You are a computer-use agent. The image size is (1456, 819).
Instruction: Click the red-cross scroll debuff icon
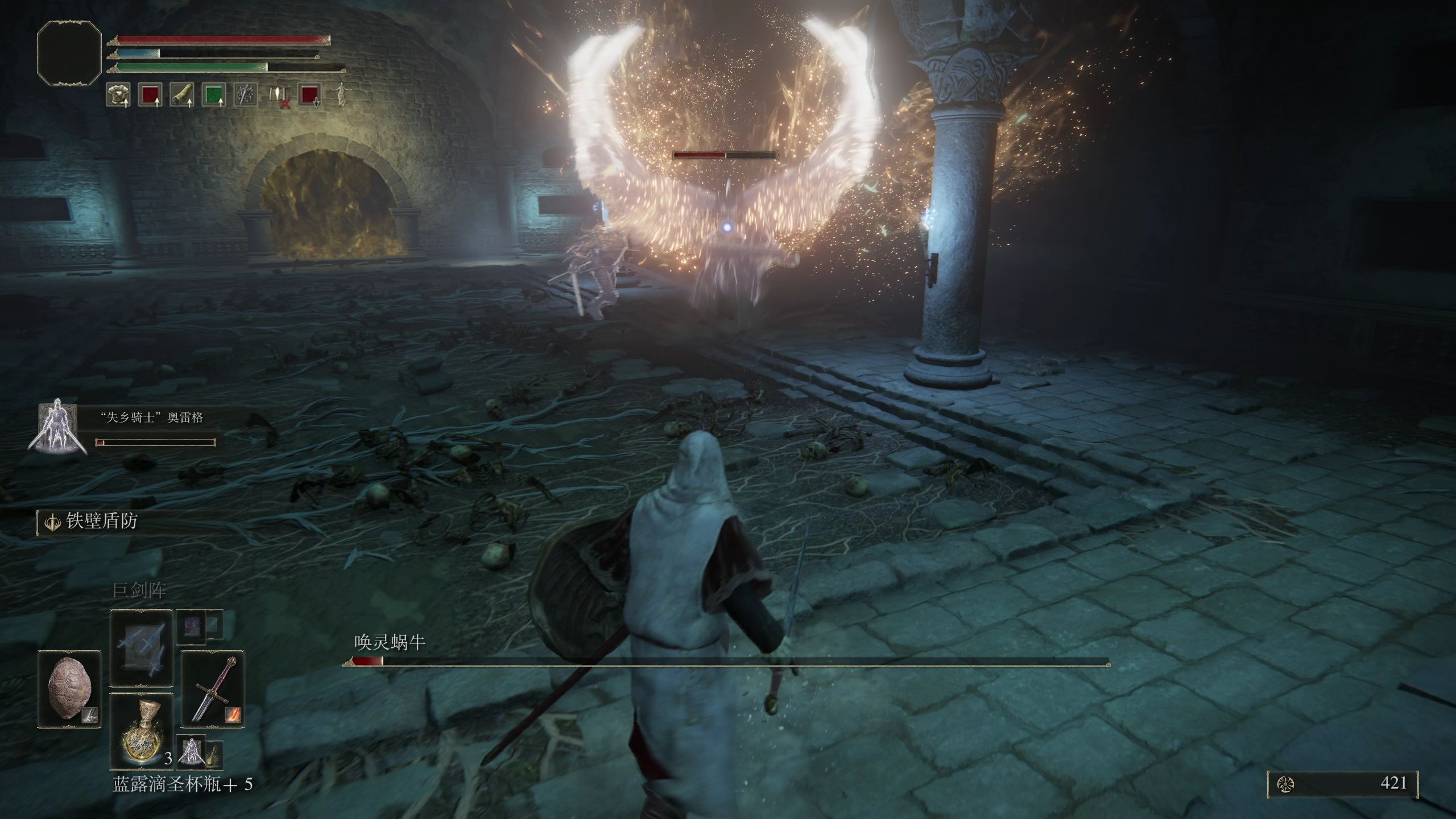point(278,95)
